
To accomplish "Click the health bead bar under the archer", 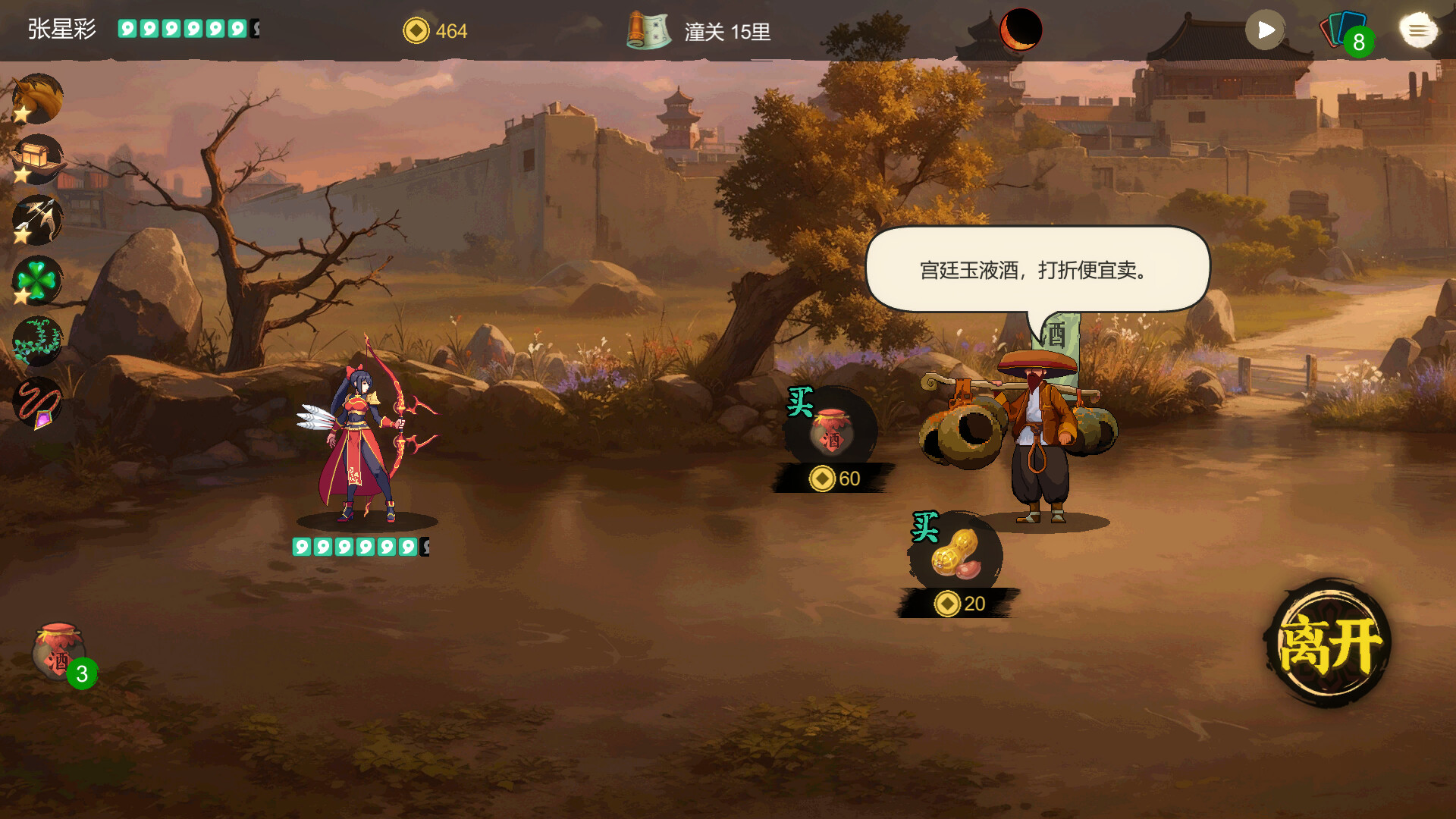I will coord(356,544).
